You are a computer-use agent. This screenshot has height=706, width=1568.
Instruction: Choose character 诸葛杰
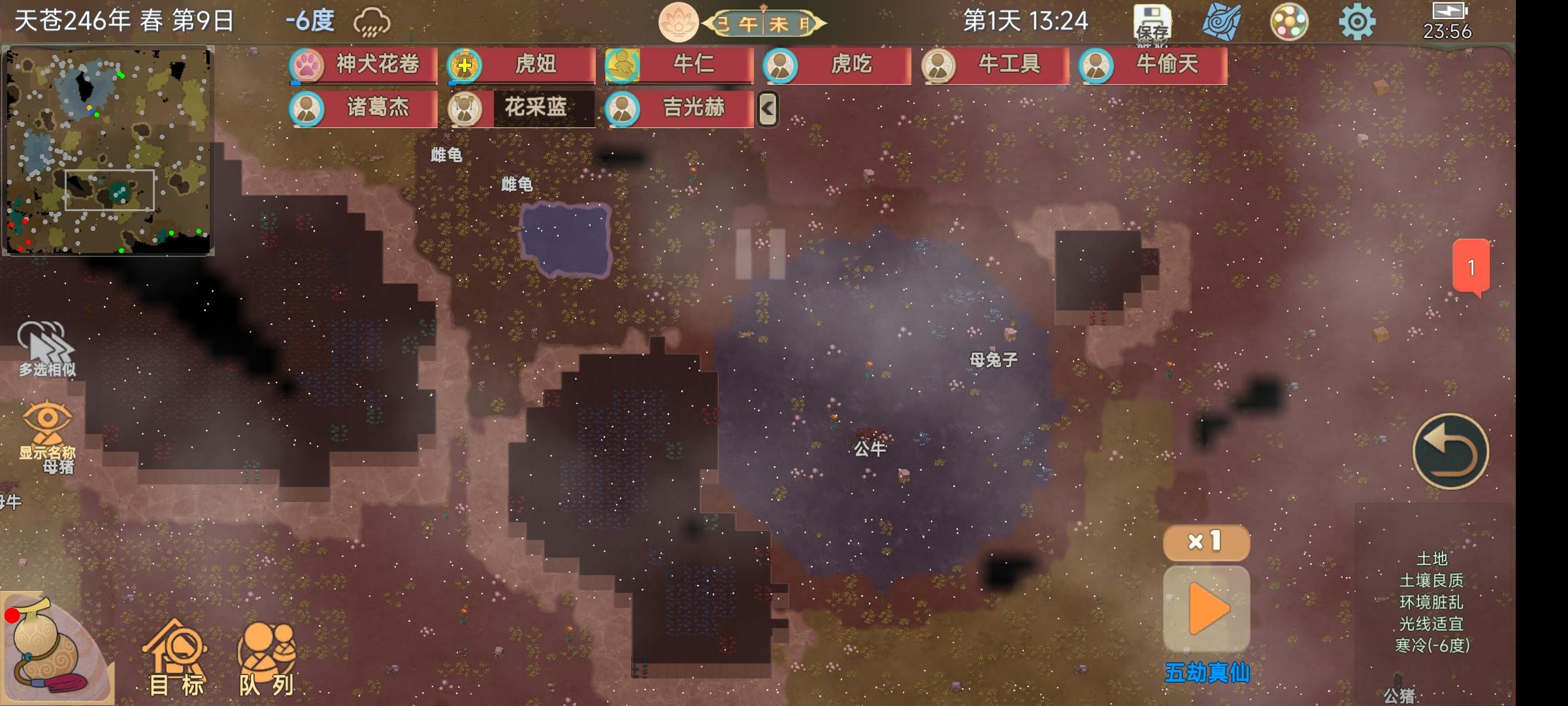363,108
